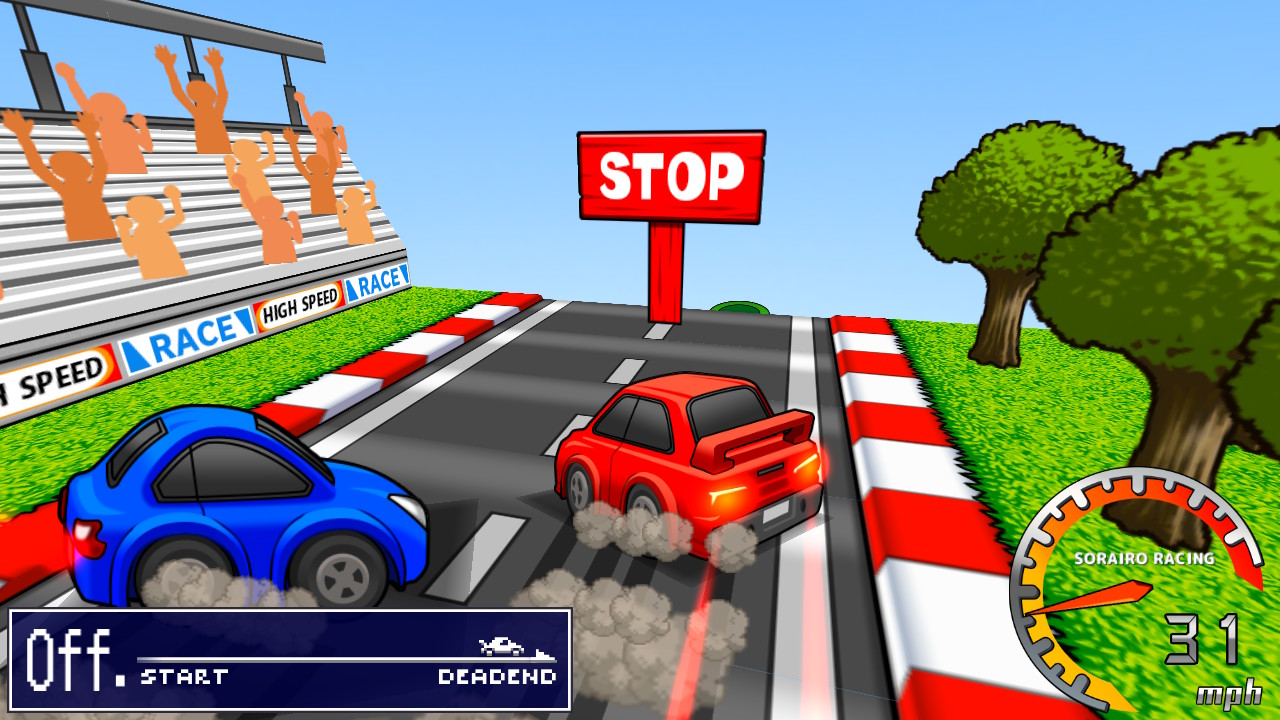Image resolution: width=1280 pixels, height=720 pixels.
Task: Click the SORAIRO RACING logo text
Action: 1143,560
